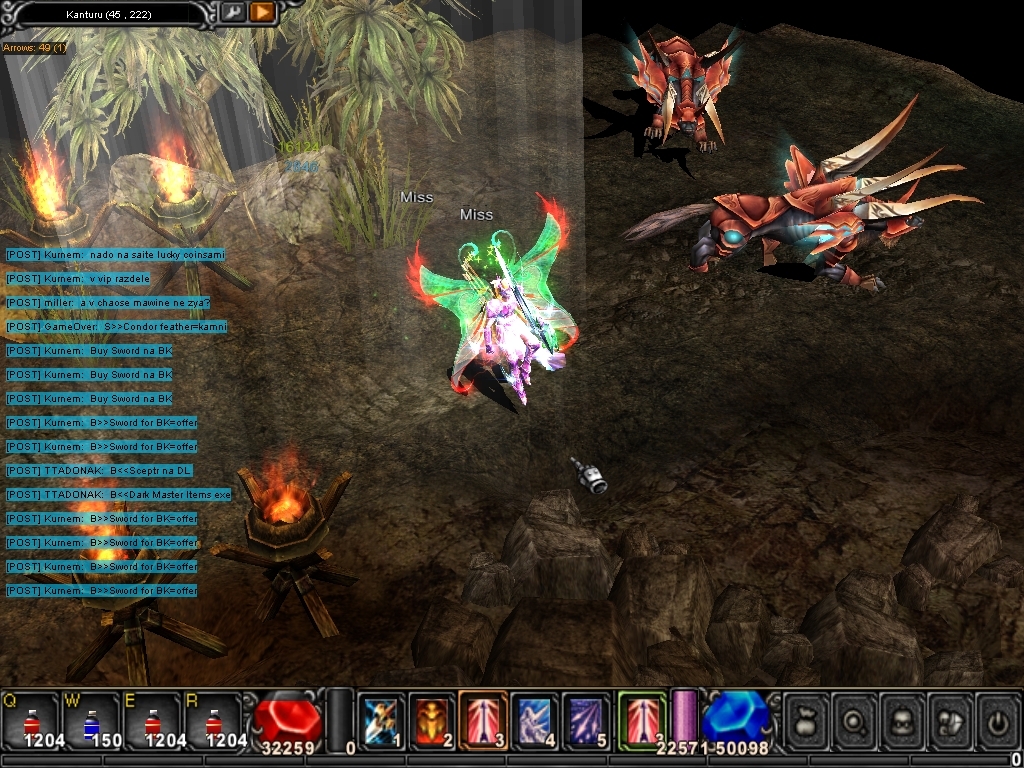
Task: Open the inventory bag button
Action: pyautogui.click(x=806, y=718)
